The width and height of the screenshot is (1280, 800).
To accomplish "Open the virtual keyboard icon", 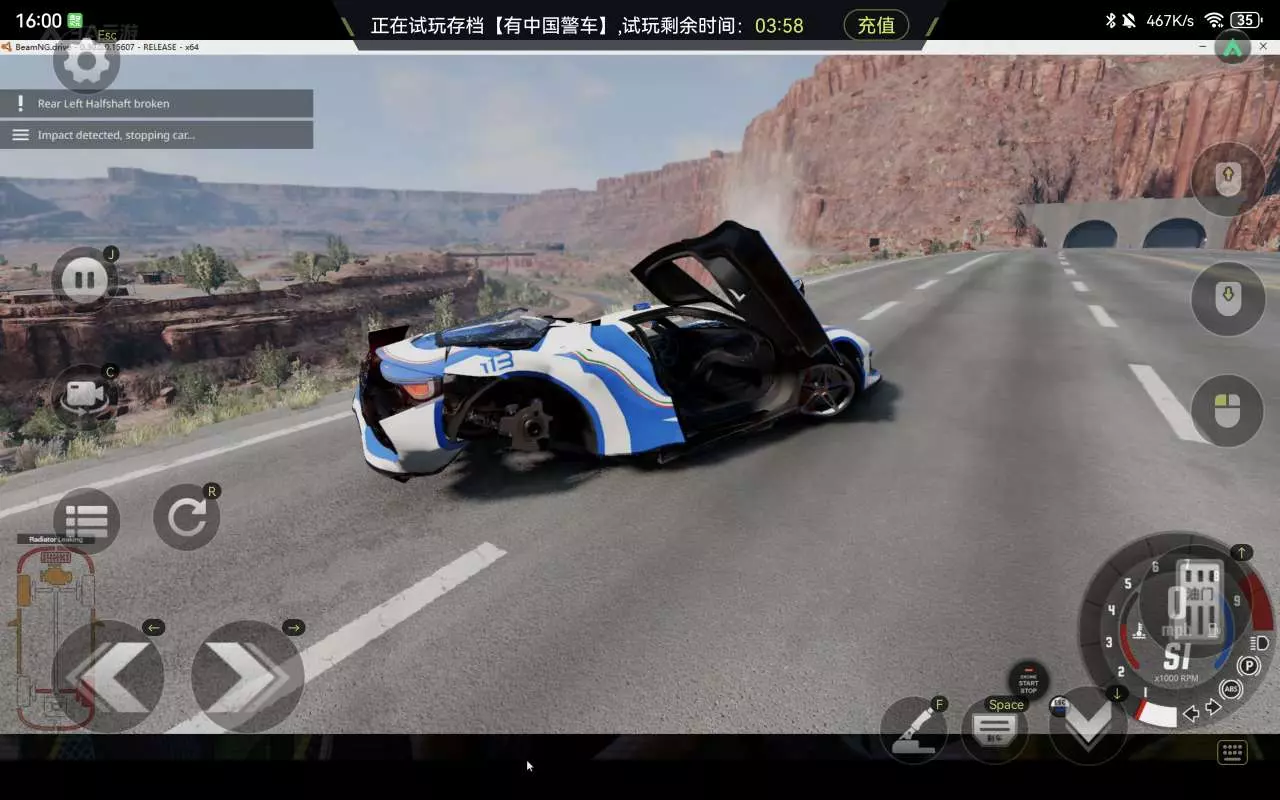I will 1232,753.
